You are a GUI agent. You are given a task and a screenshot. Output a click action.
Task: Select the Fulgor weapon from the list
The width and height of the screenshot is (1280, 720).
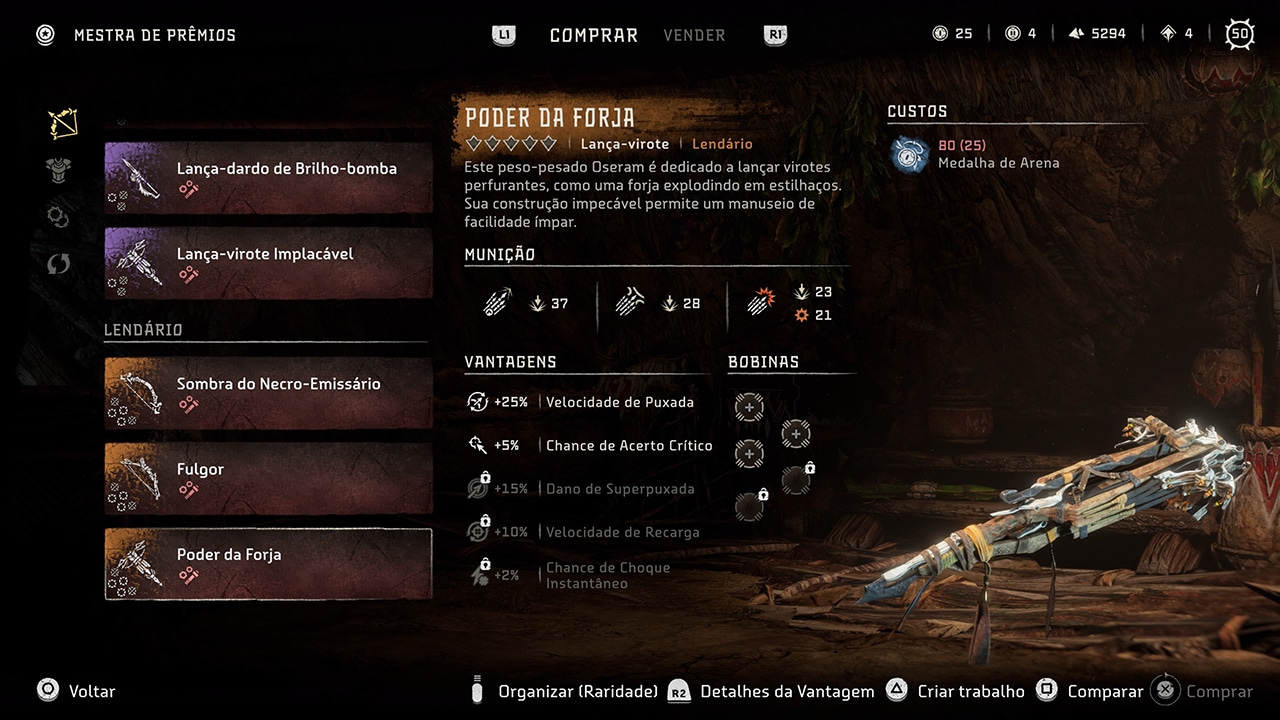pyautogui.click(x=268, y=478)
